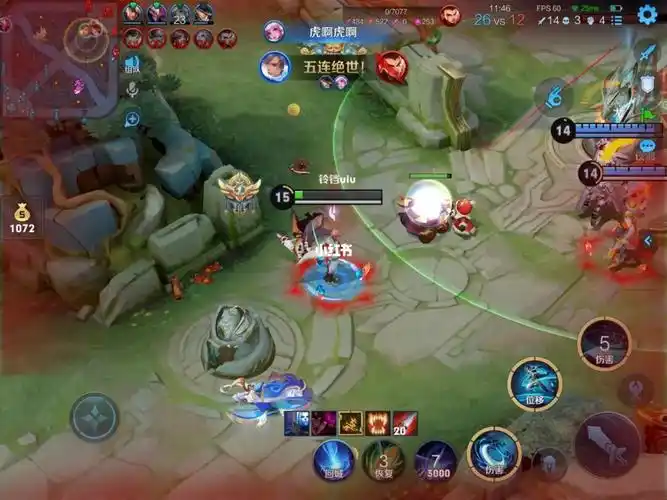
Task: Open the quick chat plus bubble
Action: [x=131, y=119]
